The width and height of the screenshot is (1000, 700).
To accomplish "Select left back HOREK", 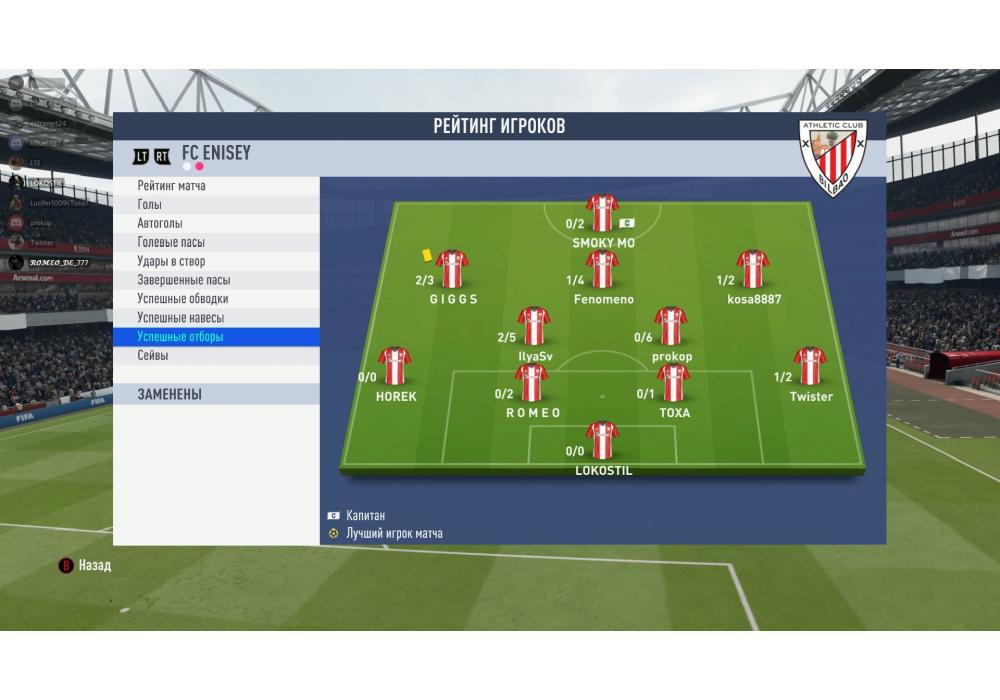I will click(x=395, y=366).
